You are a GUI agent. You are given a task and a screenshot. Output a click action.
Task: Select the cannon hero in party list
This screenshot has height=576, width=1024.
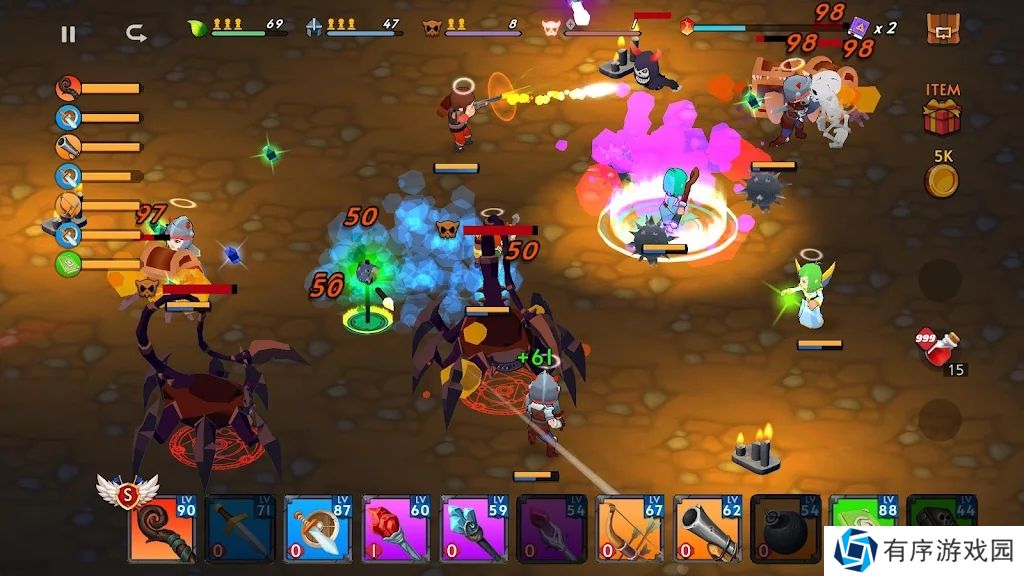(68, 147)
